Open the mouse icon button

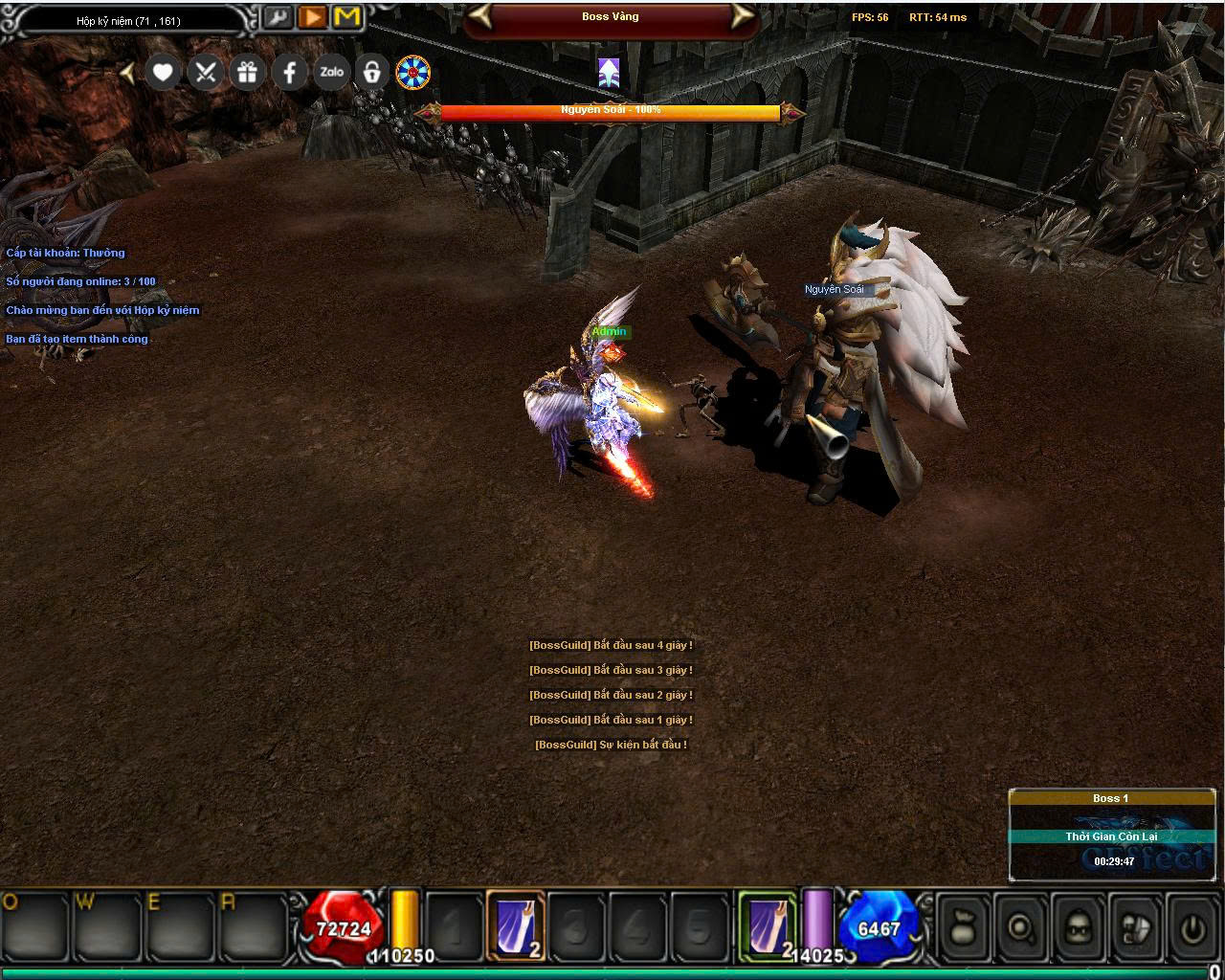pyautogui.click(x=1136, y=926)
